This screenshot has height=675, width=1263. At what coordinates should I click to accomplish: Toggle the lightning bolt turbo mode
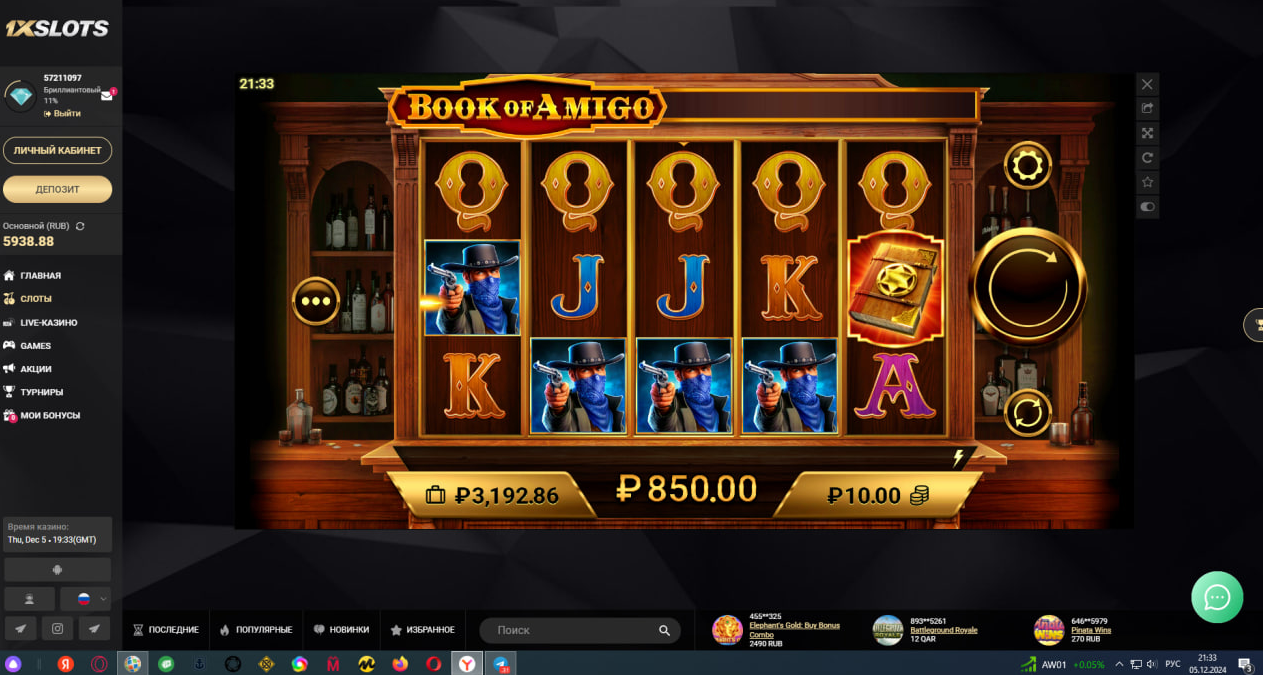coord(958,458)
